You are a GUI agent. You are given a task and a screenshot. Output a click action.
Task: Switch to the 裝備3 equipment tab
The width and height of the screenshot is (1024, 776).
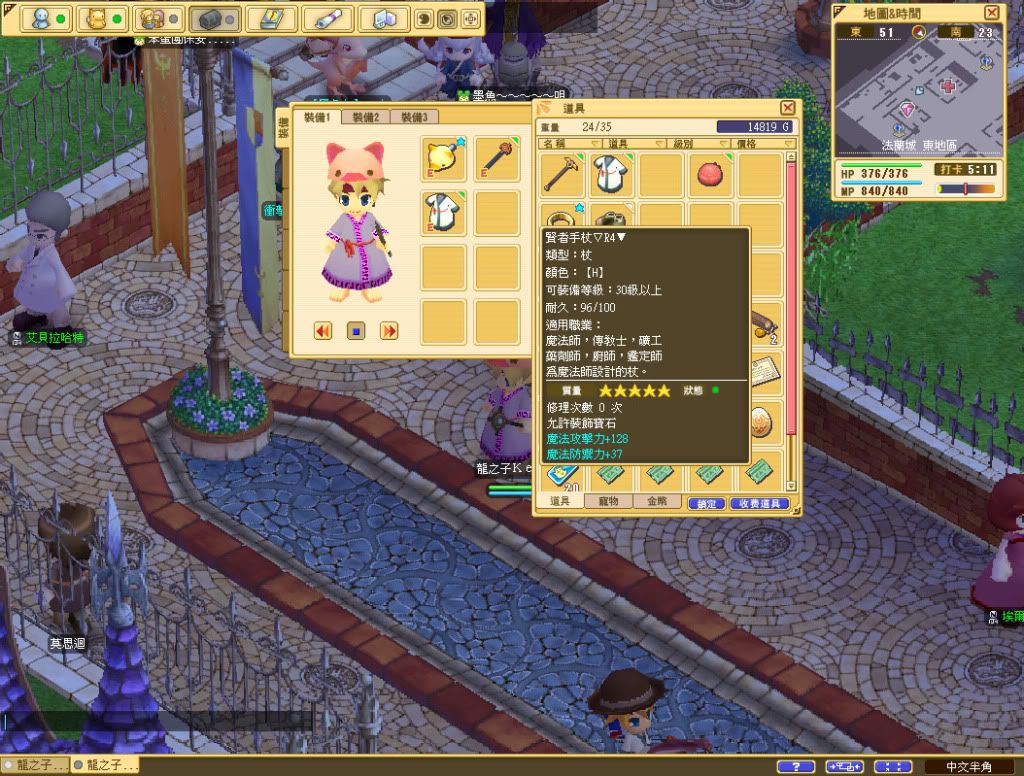click(x=413, y=117)
